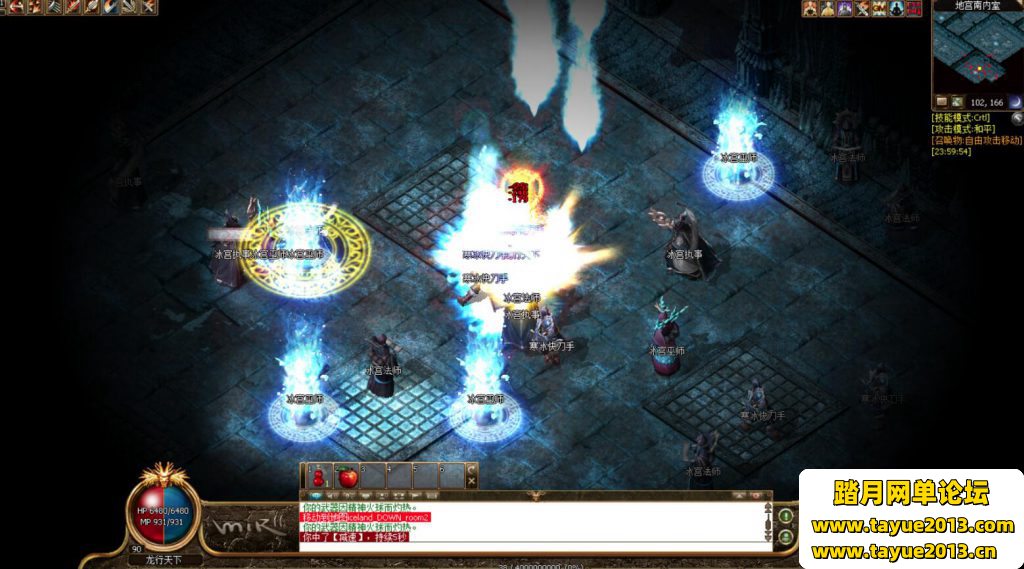Click the lower green round button beside chat
The height and width of the screenshot is (569, 1024).
coord(786,537)
